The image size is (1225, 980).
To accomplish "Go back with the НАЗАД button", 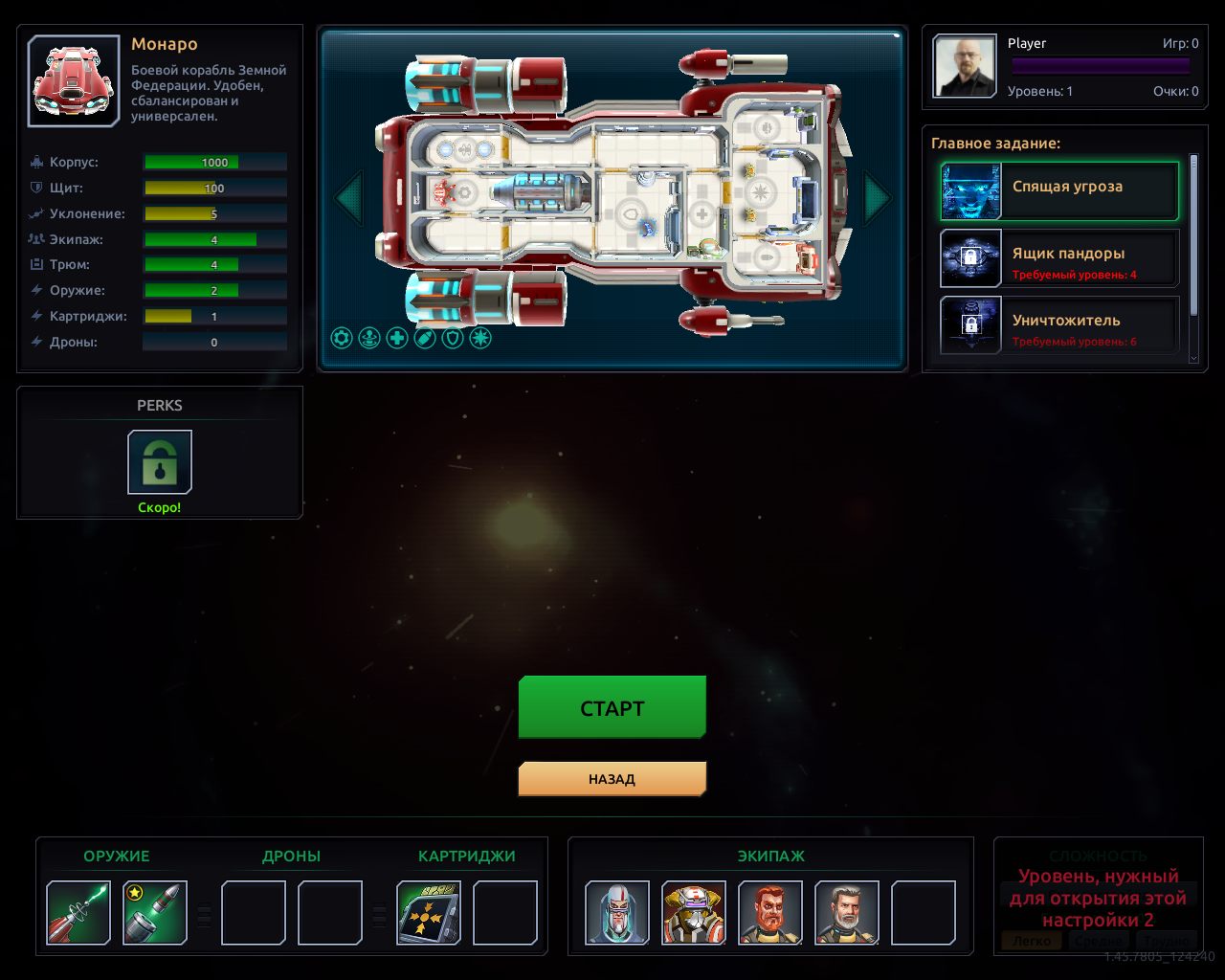I will click(612, 779).
